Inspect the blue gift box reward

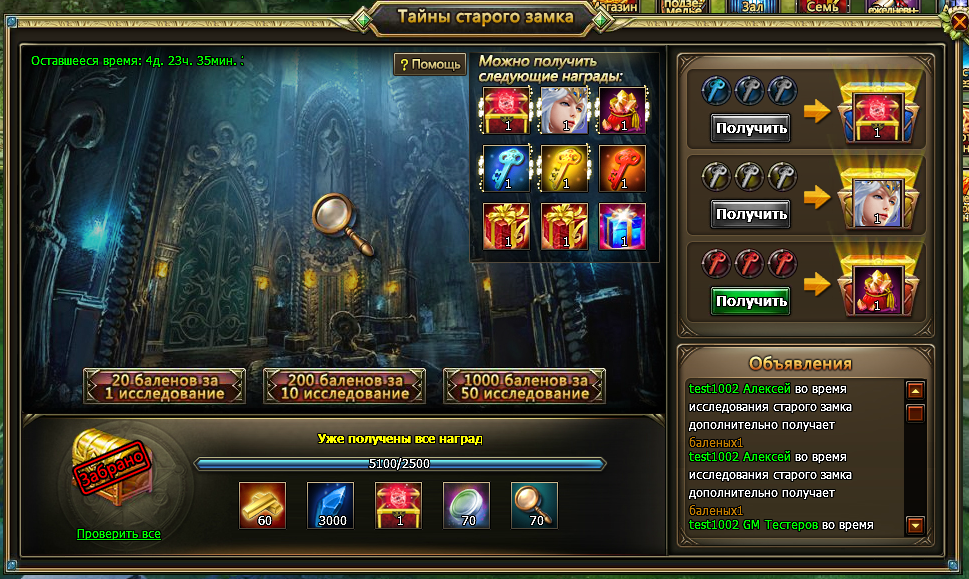point(622,227)
